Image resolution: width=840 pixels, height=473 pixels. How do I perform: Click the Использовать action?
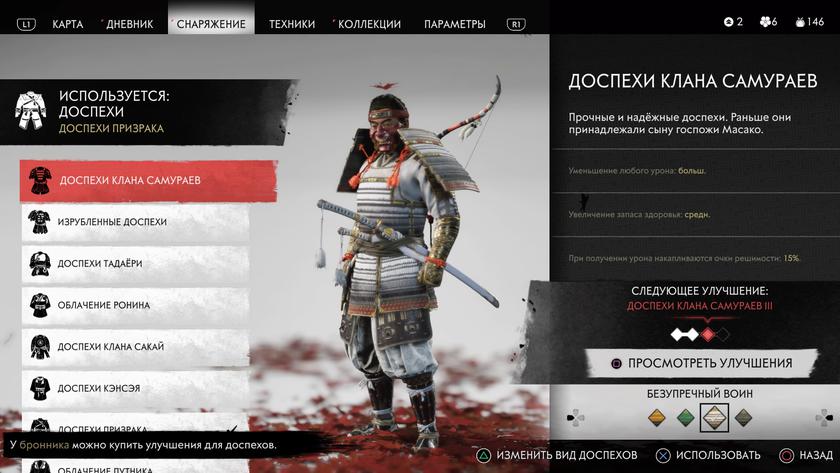(x=710, y=455)
